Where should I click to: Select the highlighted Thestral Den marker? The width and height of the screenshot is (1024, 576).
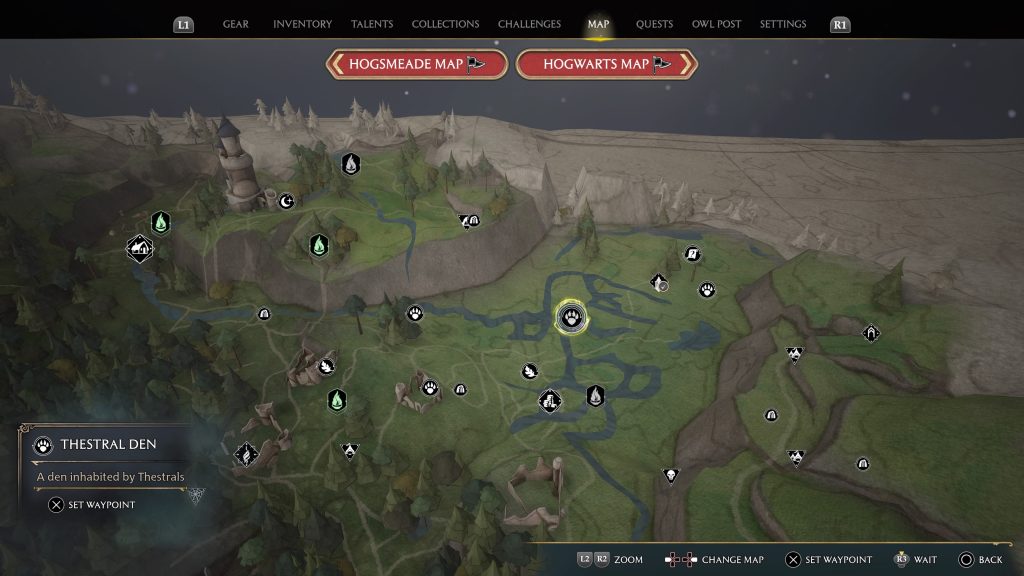pos(572,318)
